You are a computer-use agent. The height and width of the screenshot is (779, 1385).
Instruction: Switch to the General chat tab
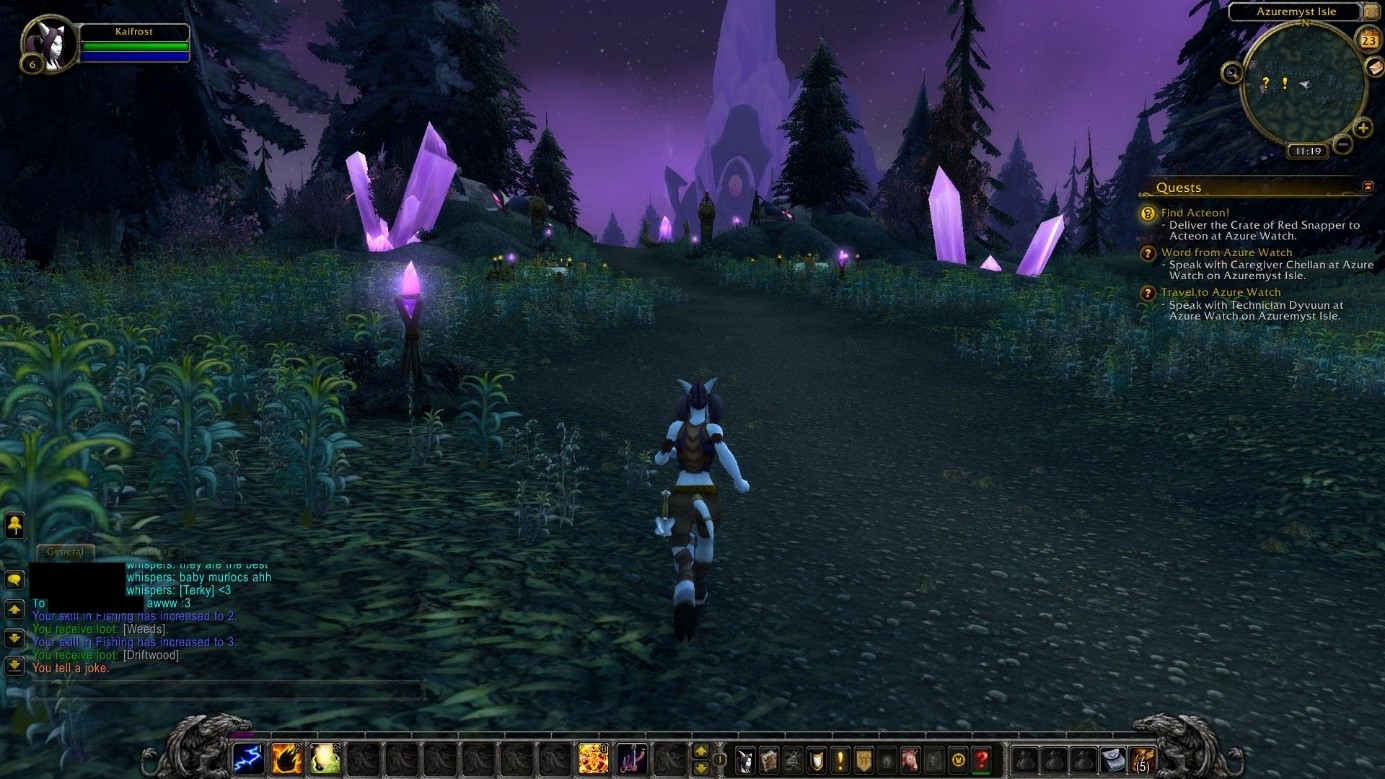tap(65, 552)
